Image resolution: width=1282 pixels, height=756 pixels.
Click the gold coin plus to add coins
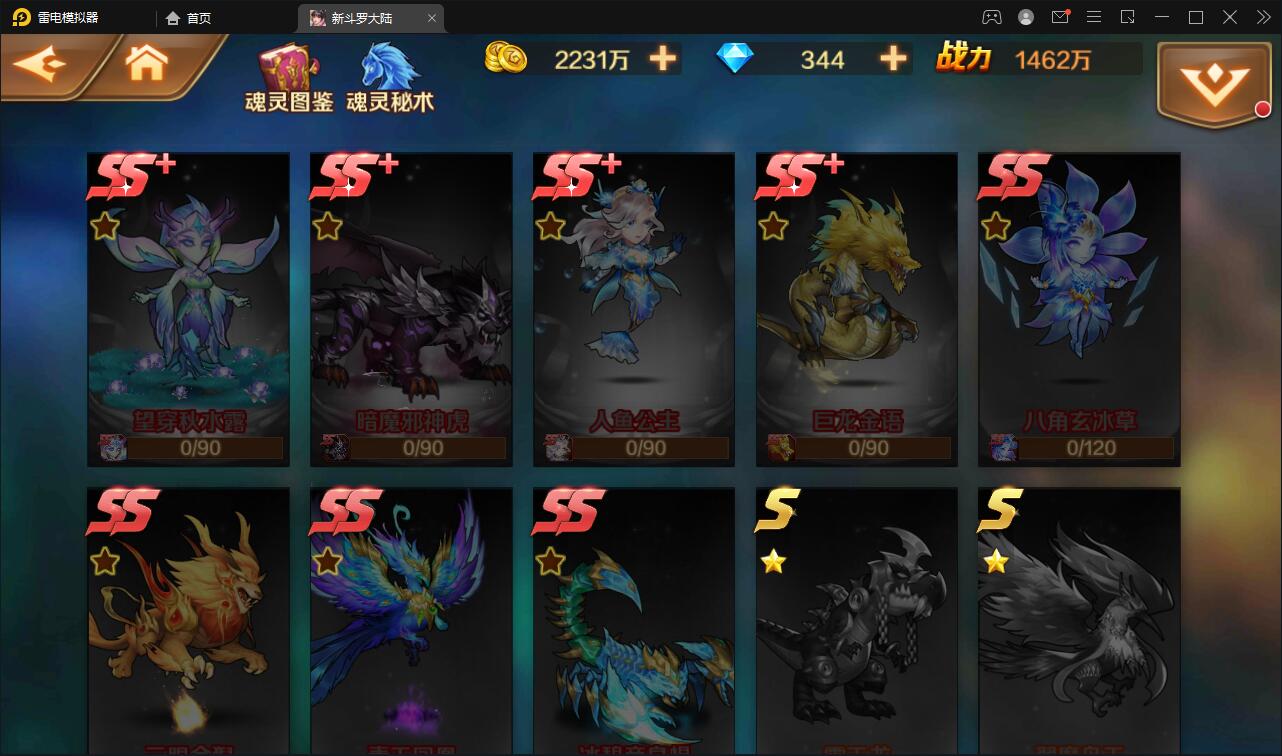659,59
